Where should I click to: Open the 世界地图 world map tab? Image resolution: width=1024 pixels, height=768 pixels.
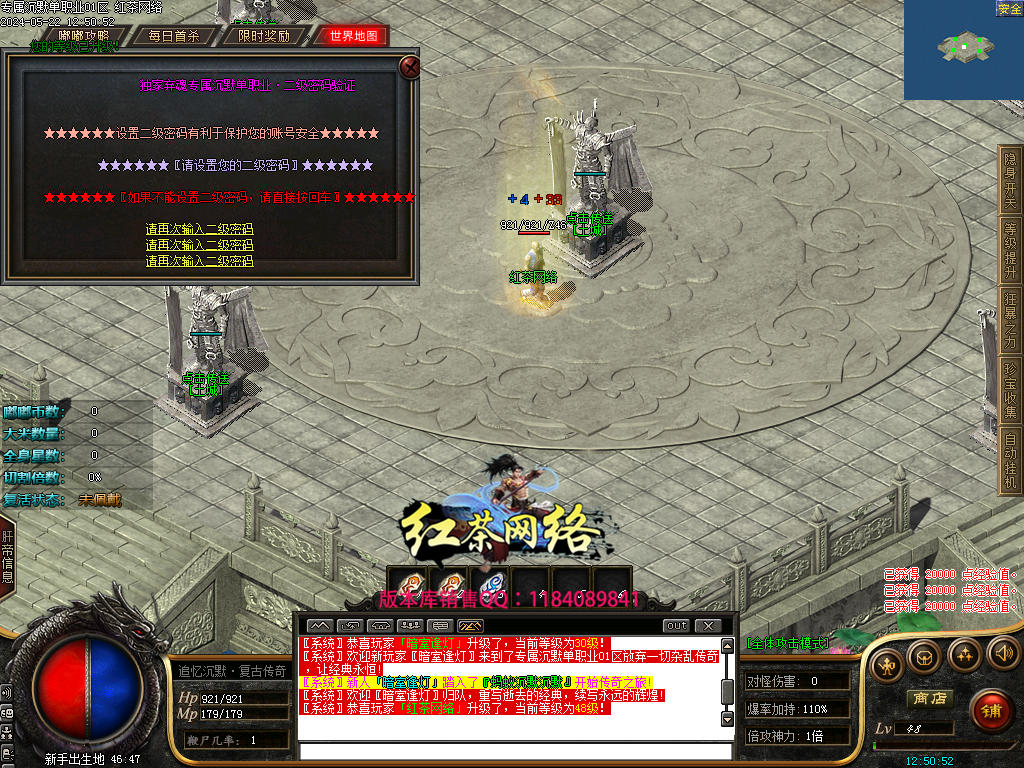tap(353, 36)
